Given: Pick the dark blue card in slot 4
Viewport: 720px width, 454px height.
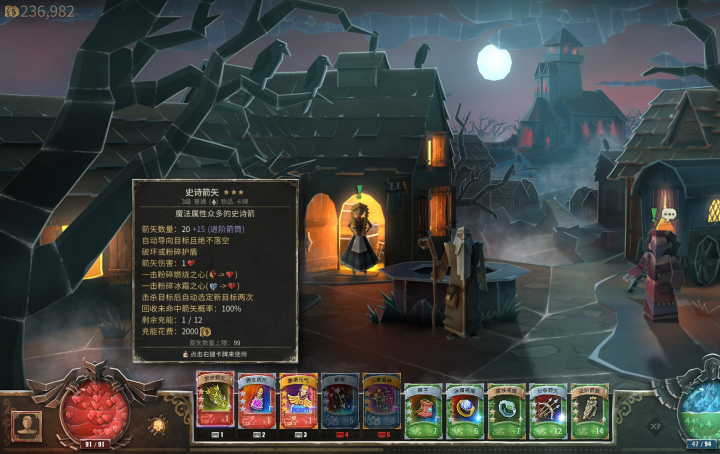Looking at the screenshot, I should pos(340,400).
